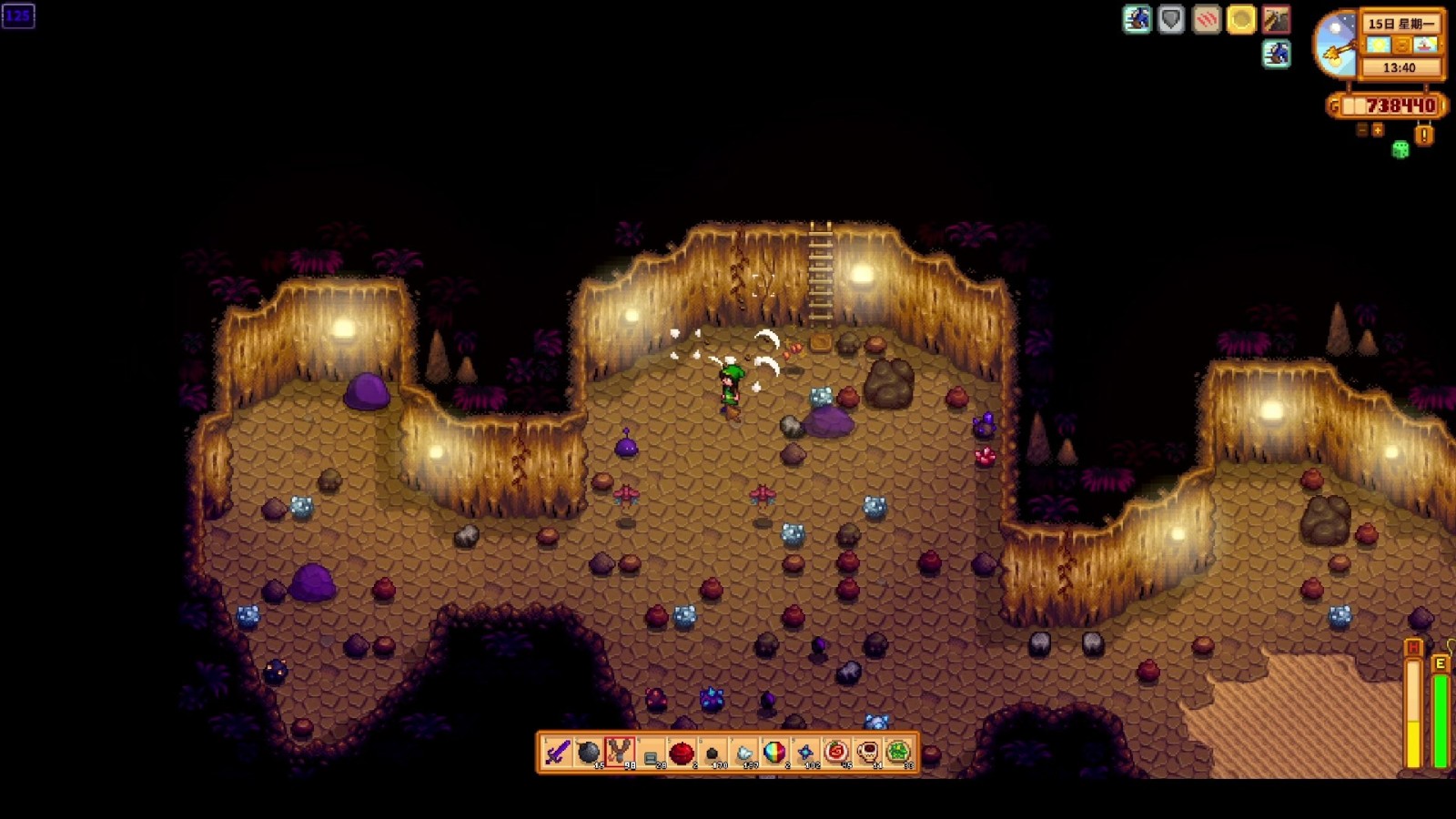The height and width of the screenshot is (819, 1456).
Task: Click the yellow circle buff icon
Action: point(1241,20)
